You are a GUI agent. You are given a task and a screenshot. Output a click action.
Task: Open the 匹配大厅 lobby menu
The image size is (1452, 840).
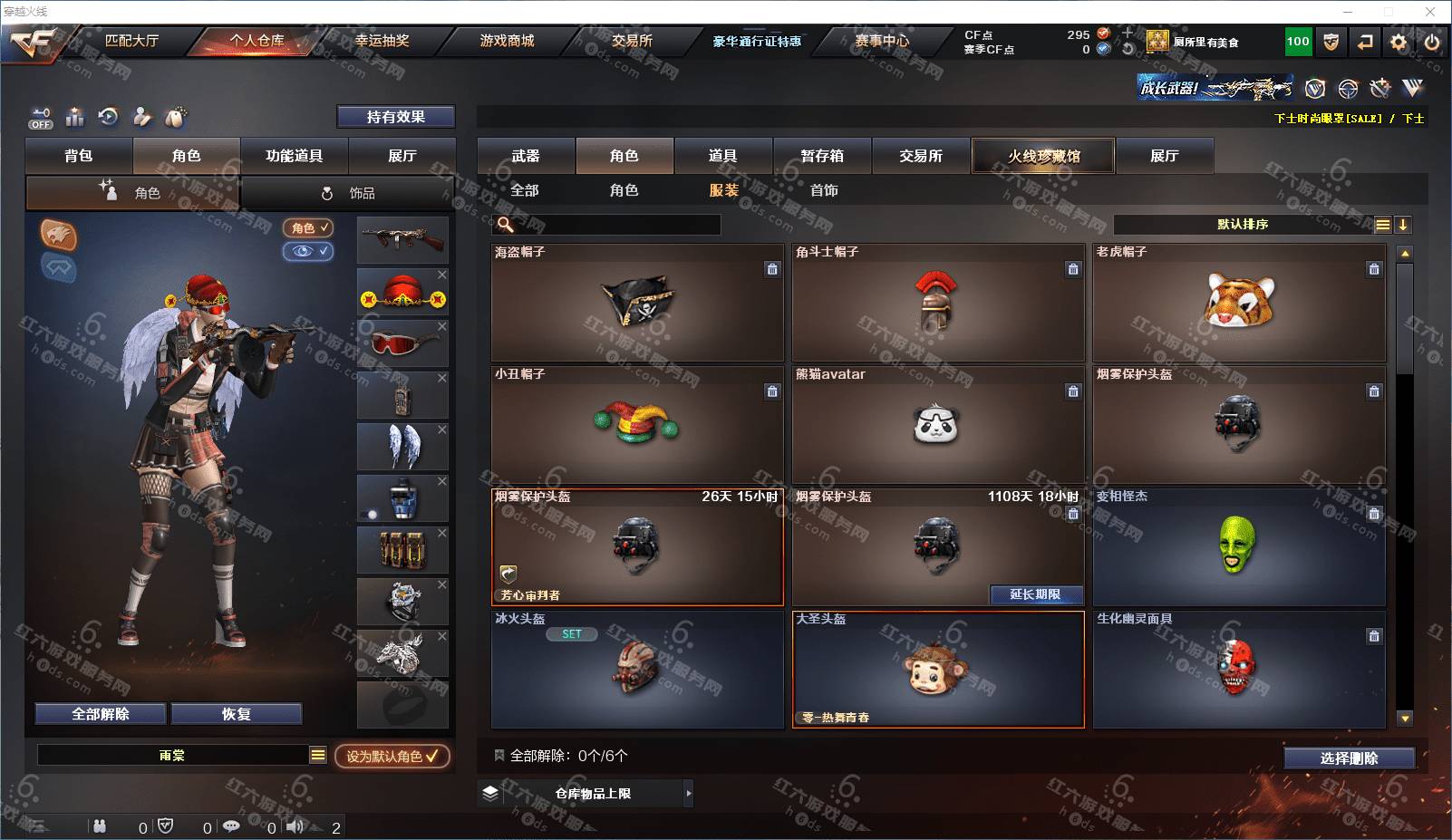click(x=131, y=41)
